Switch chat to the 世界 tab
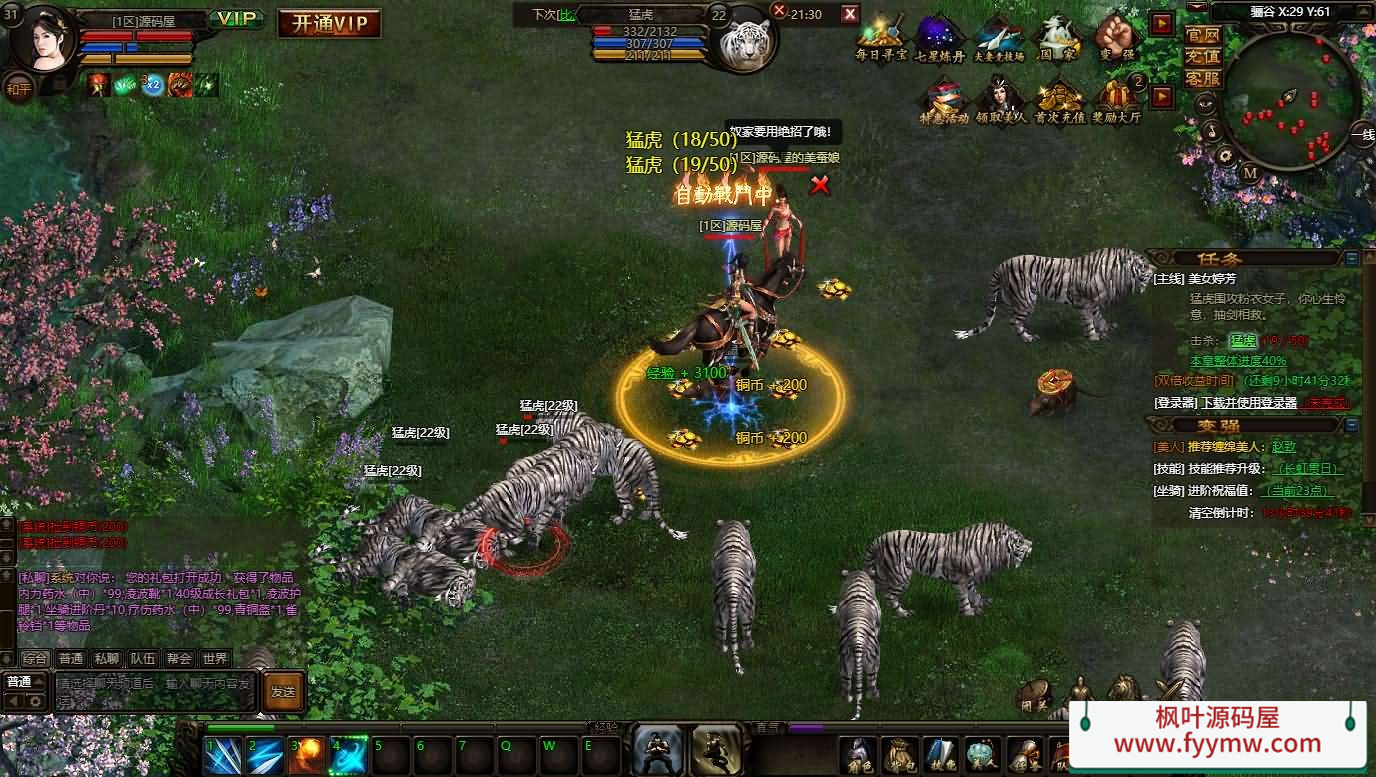Viewport: 1376px width, 777px height. point(214,658)
